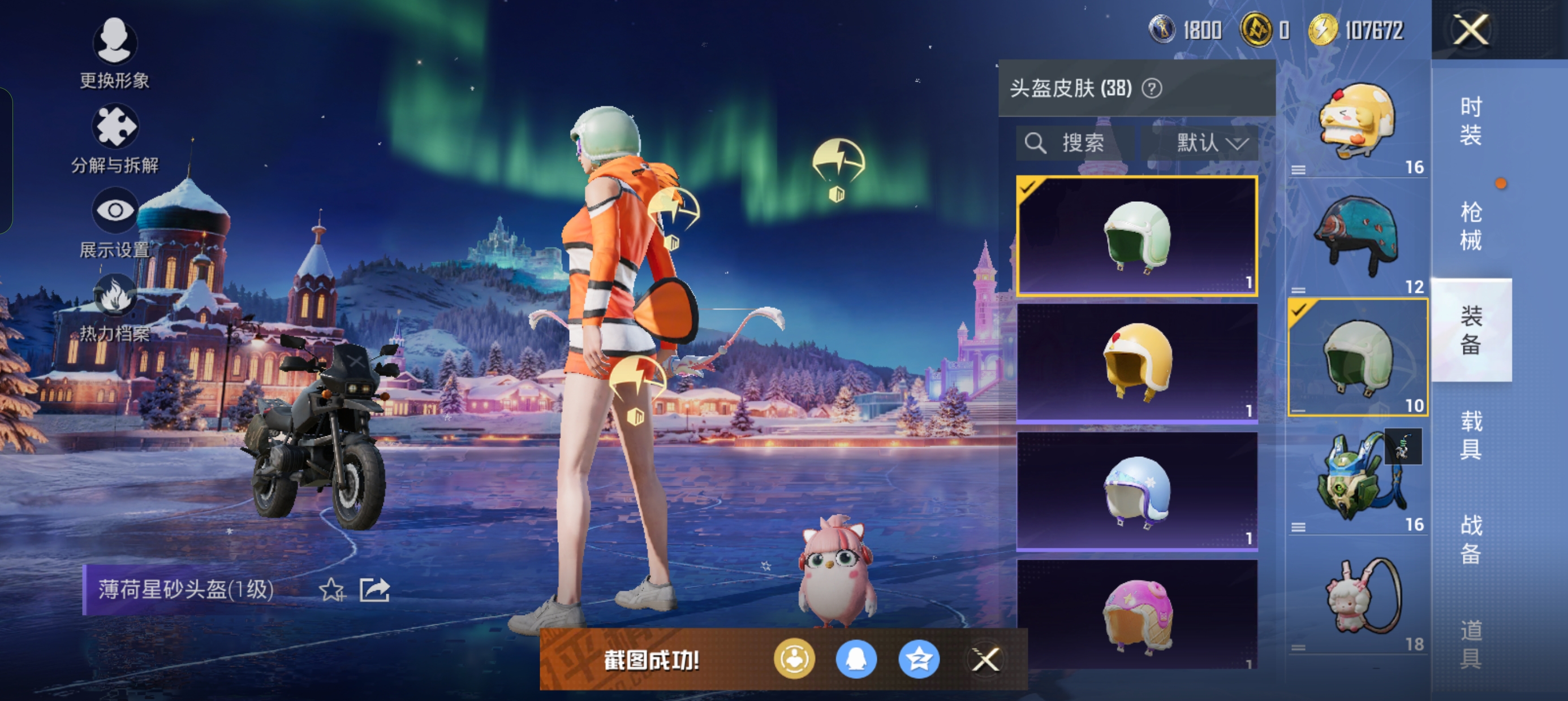Choose the blue snowflake helmet skin
The height and width of the screenshot is (701, 1568).
[1136, 491]
